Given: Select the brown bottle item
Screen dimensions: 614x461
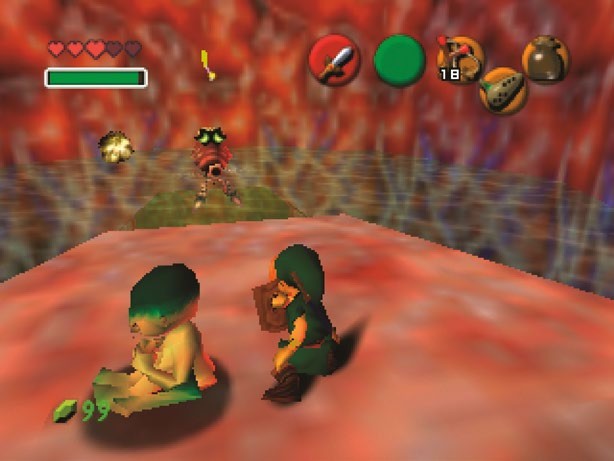Looking at the screenshot, I should [x=545, y=59].
